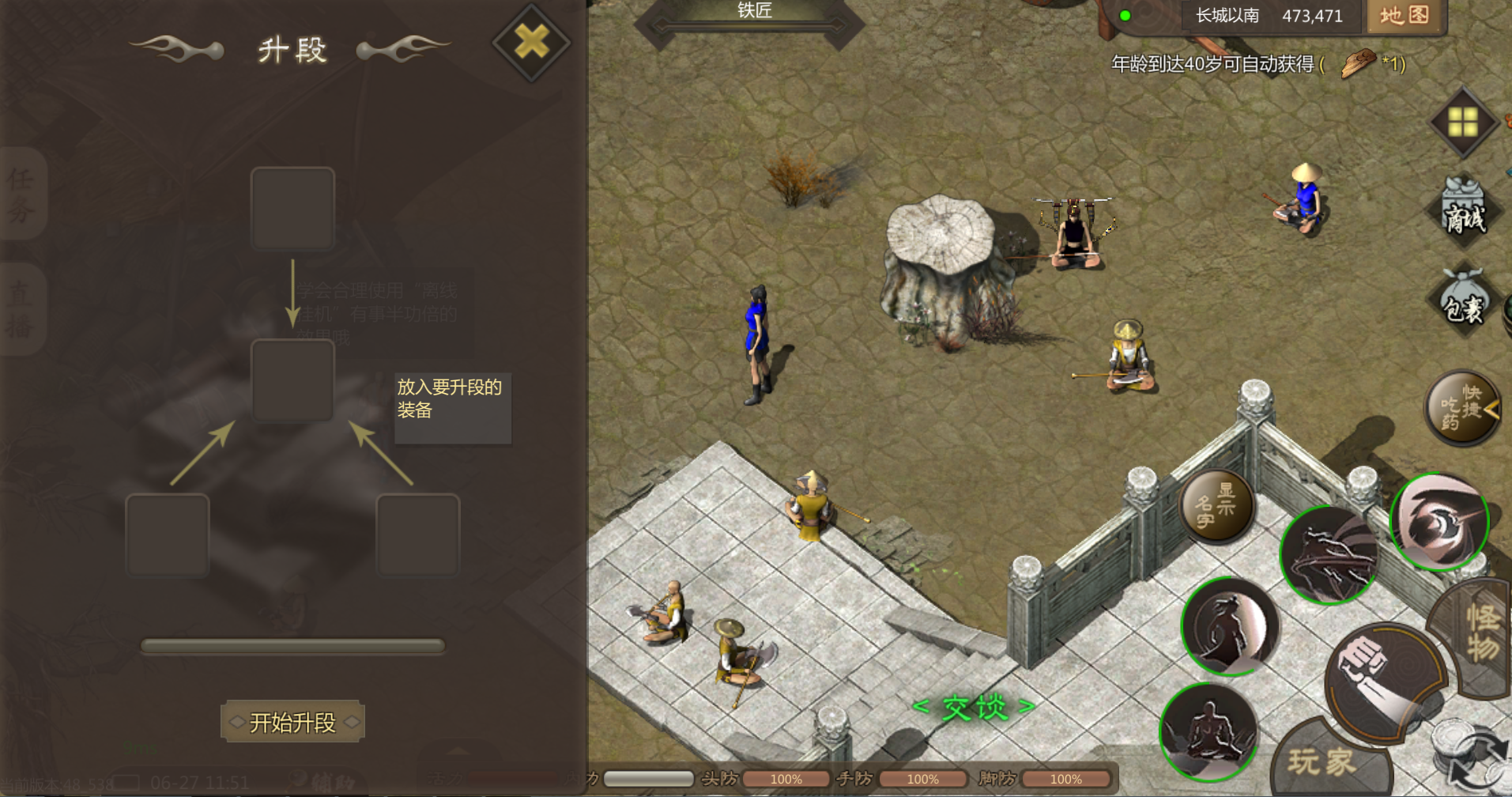Open the 任务 quest side tab
This screenshot has width=1512, height=797.
coord(21,194)
